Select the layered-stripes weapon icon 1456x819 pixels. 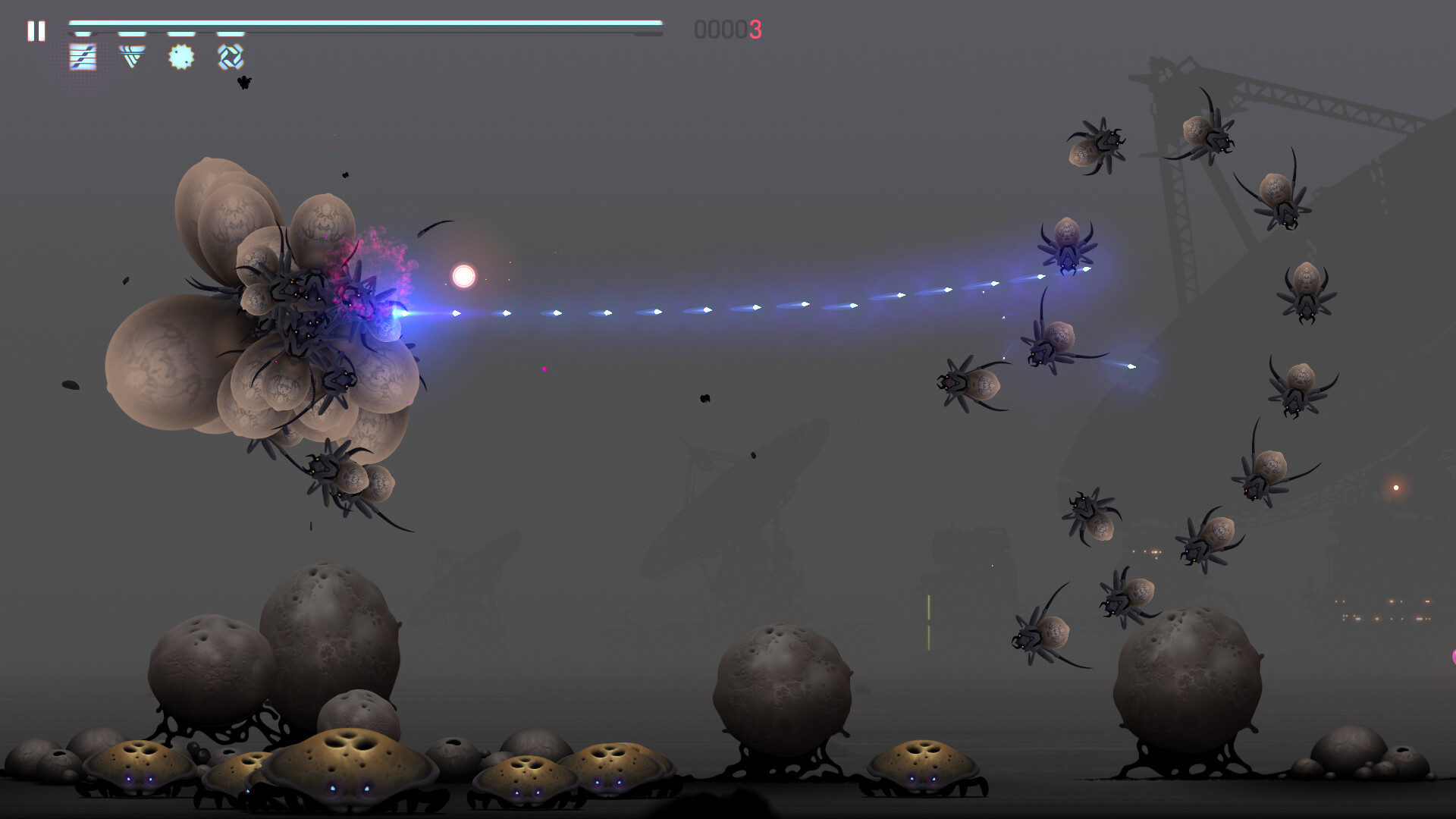[81, 56]
